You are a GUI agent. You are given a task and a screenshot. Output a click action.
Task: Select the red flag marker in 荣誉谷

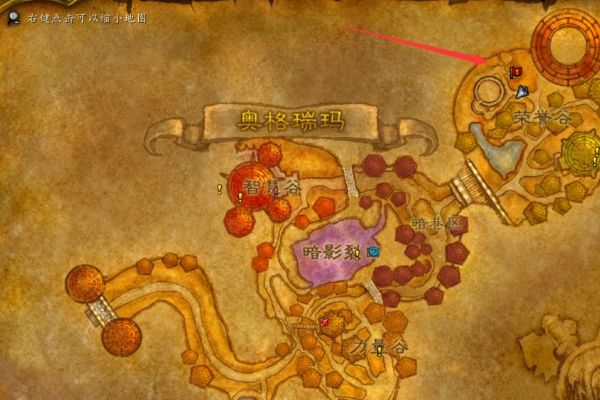click(516, 72)
